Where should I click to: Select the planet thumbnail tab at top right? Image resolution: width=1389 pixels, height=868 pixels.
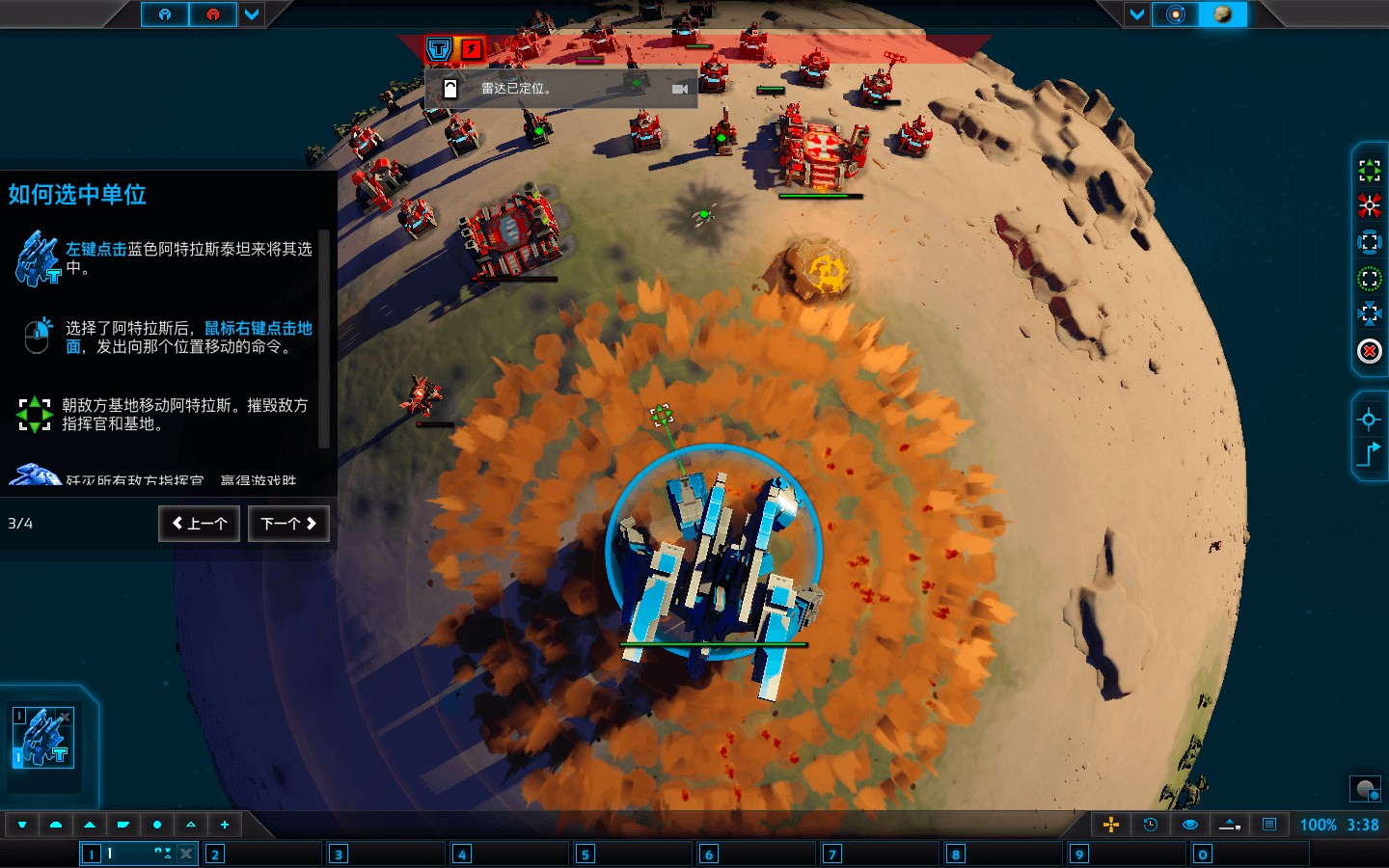pos(1225,14)
